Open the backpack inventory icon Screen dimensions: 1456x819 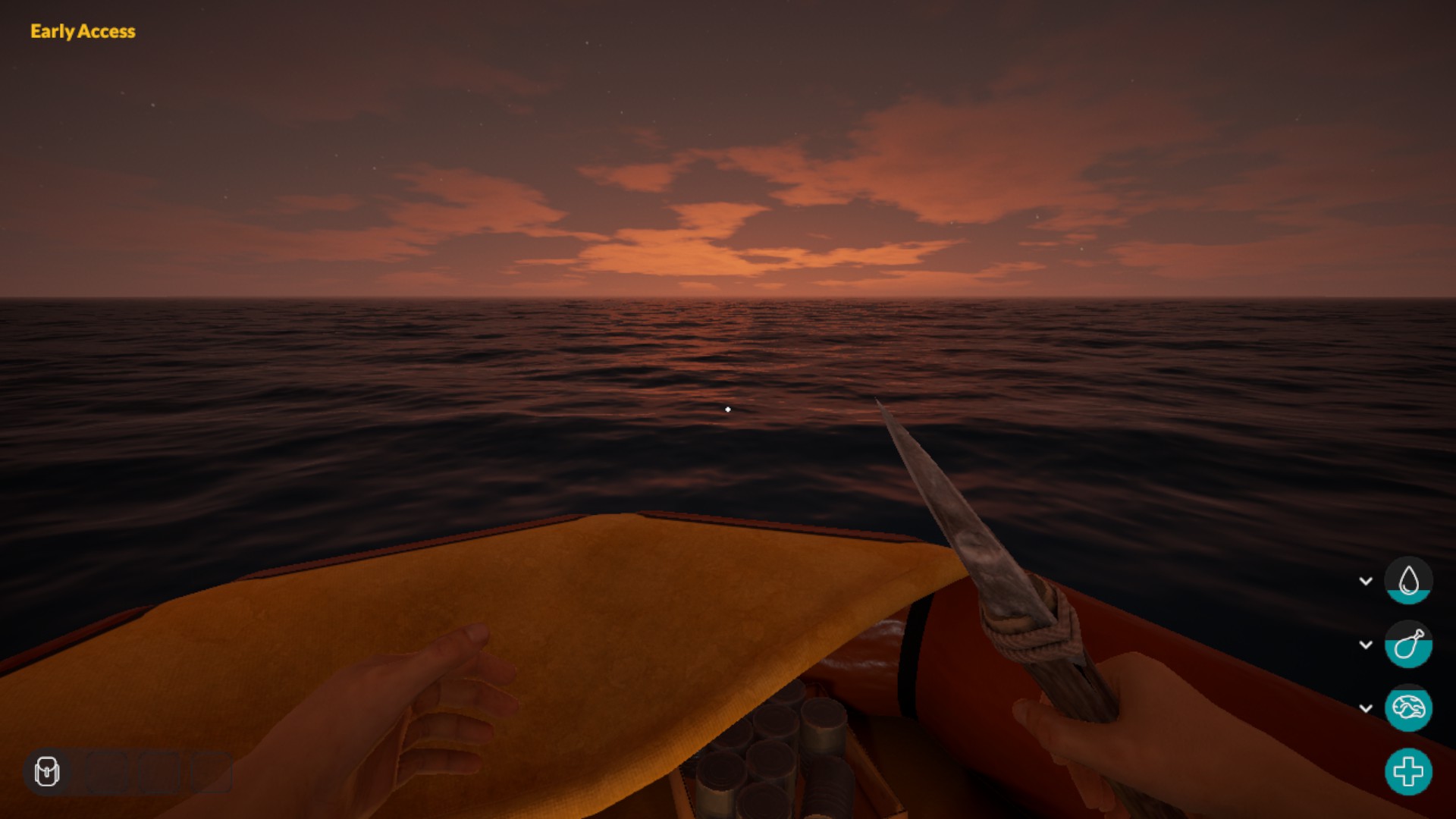pyautogui.click(x=47, y=772)
